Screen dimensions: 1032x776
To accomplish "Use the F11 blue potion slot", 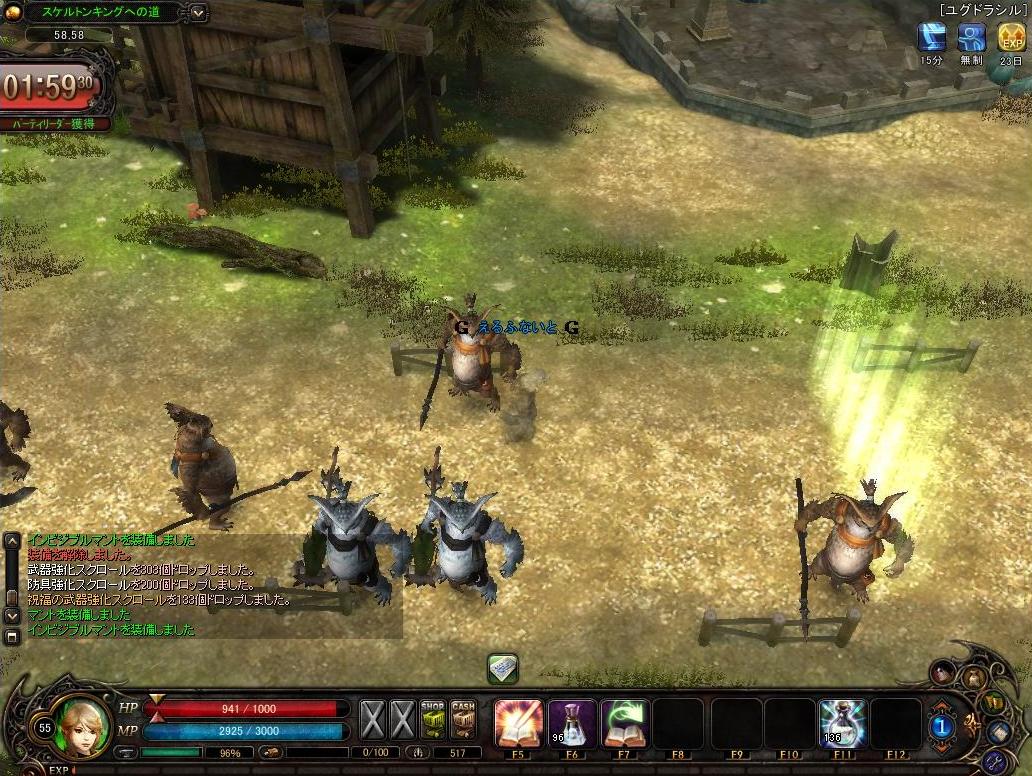I will (842, 722).
